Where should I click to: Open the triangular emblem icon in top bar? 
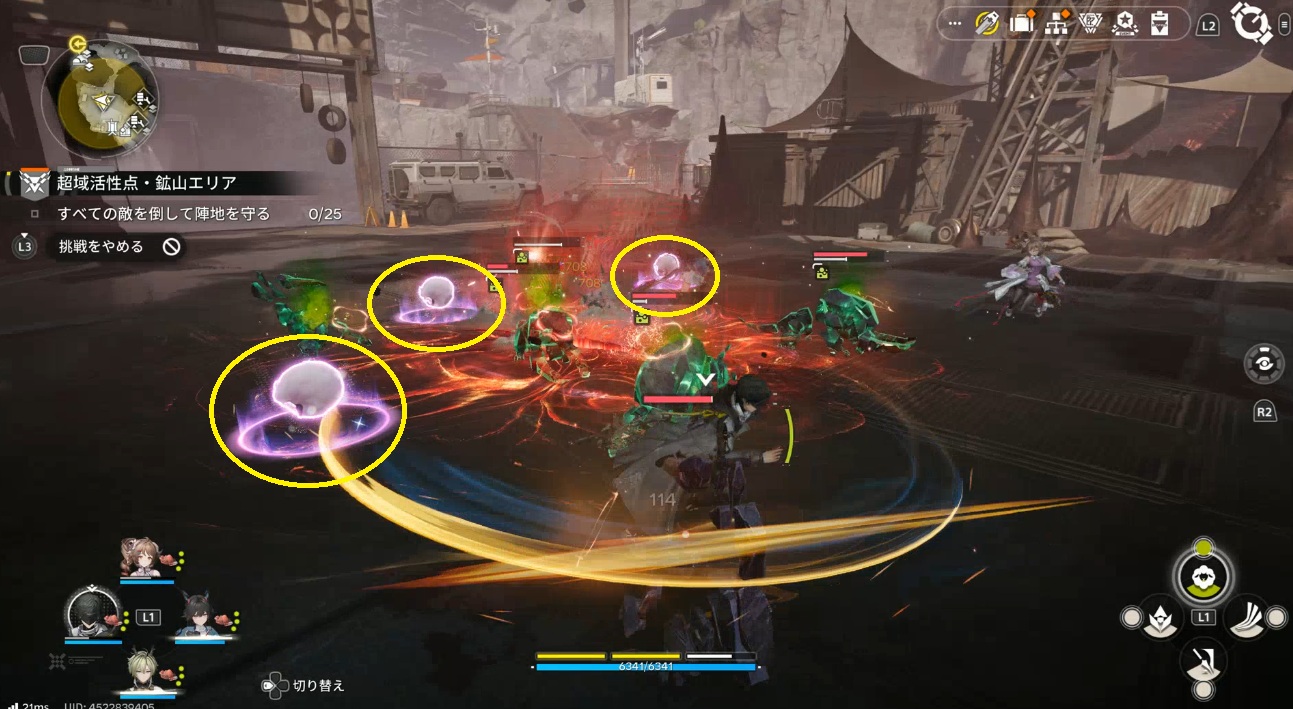tap(1091, 25)
